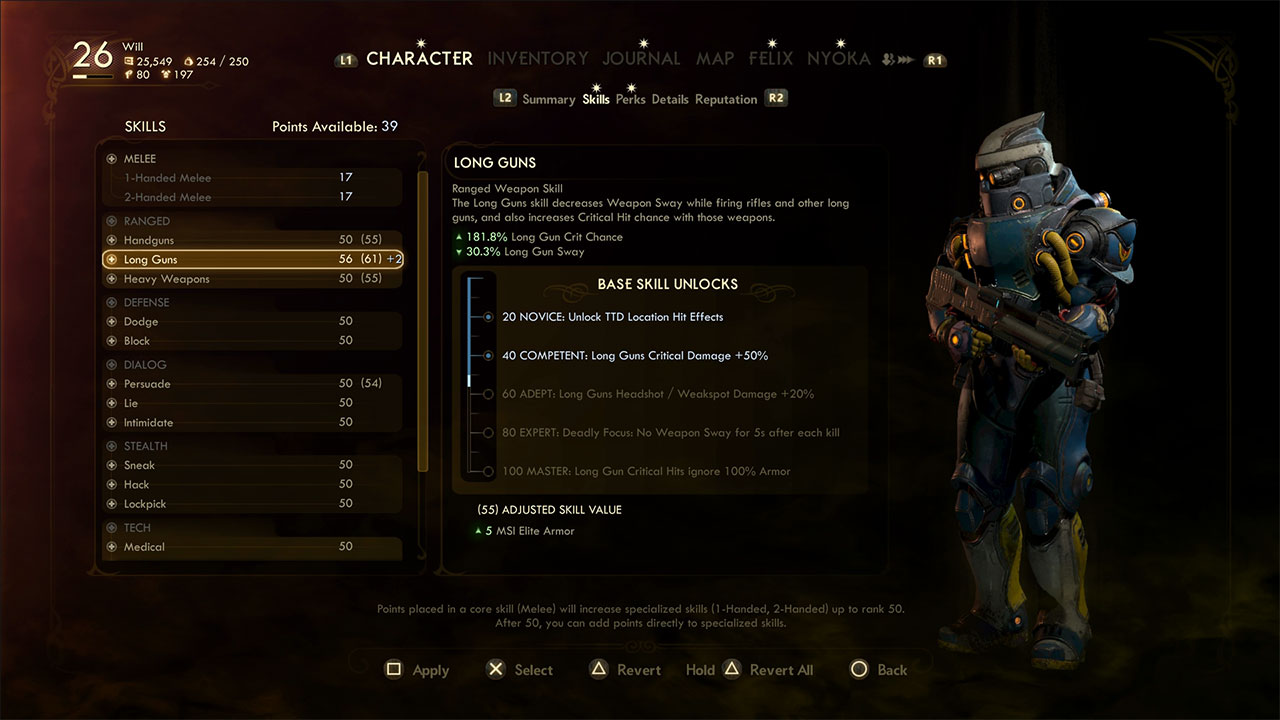The image size is (1280, 720).
Task: Select the Felix companion tab
Action: 770,59
